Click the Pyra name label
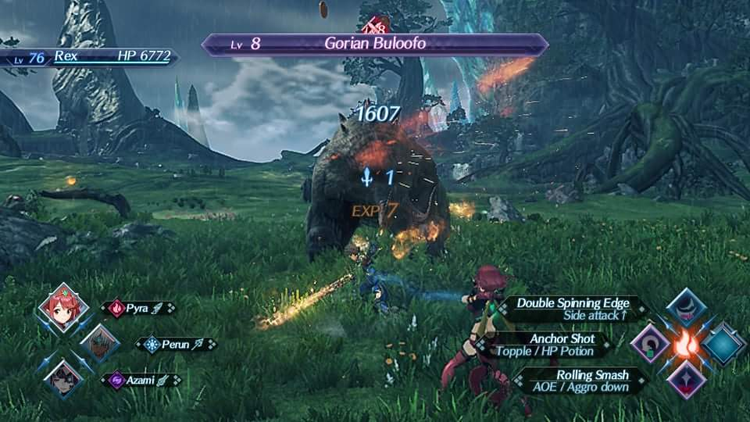 click(141, 309)
